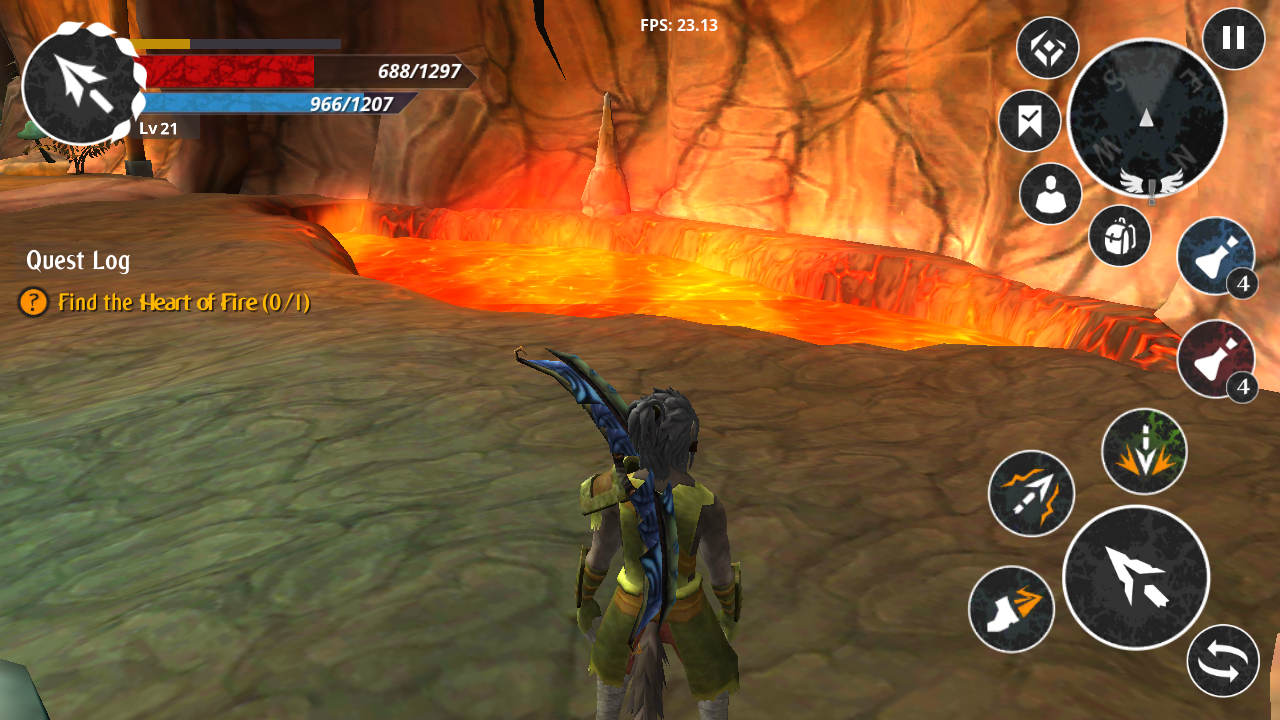Open the bookmark quest journal icon
The width and height of the screenshot is (1280, 720).
tap(1029, 121)
